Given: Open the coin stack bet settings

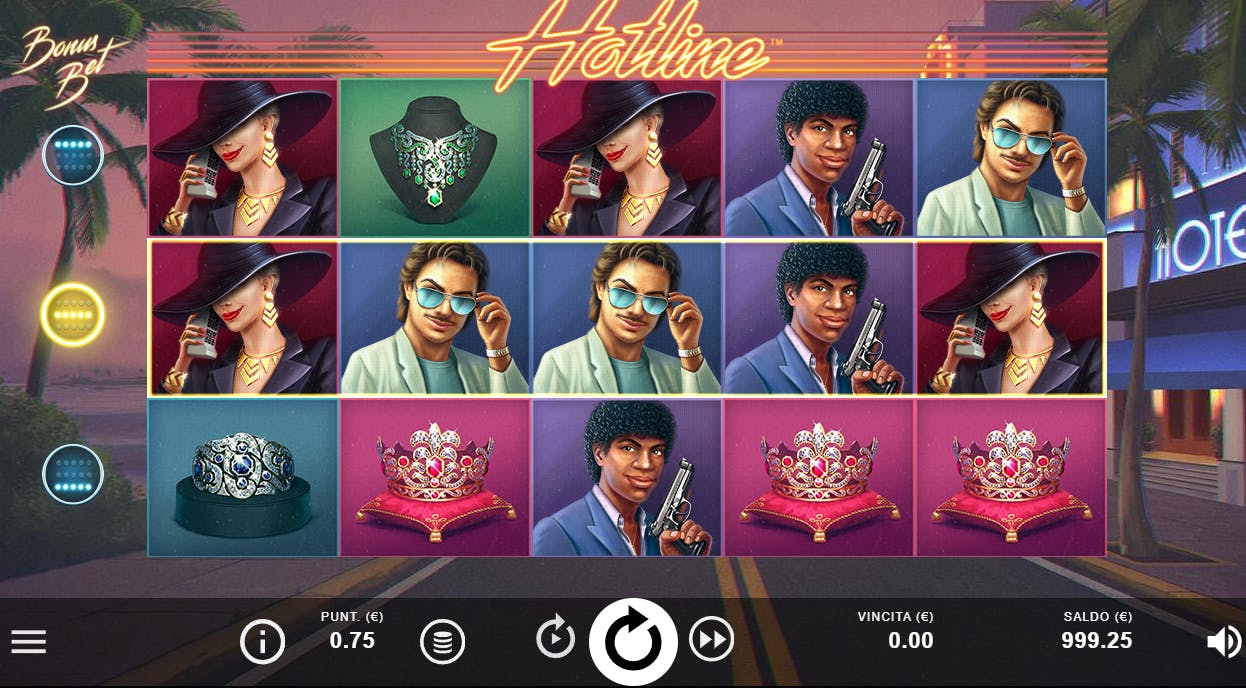Looking at the screenshot, I should [442, 642].
